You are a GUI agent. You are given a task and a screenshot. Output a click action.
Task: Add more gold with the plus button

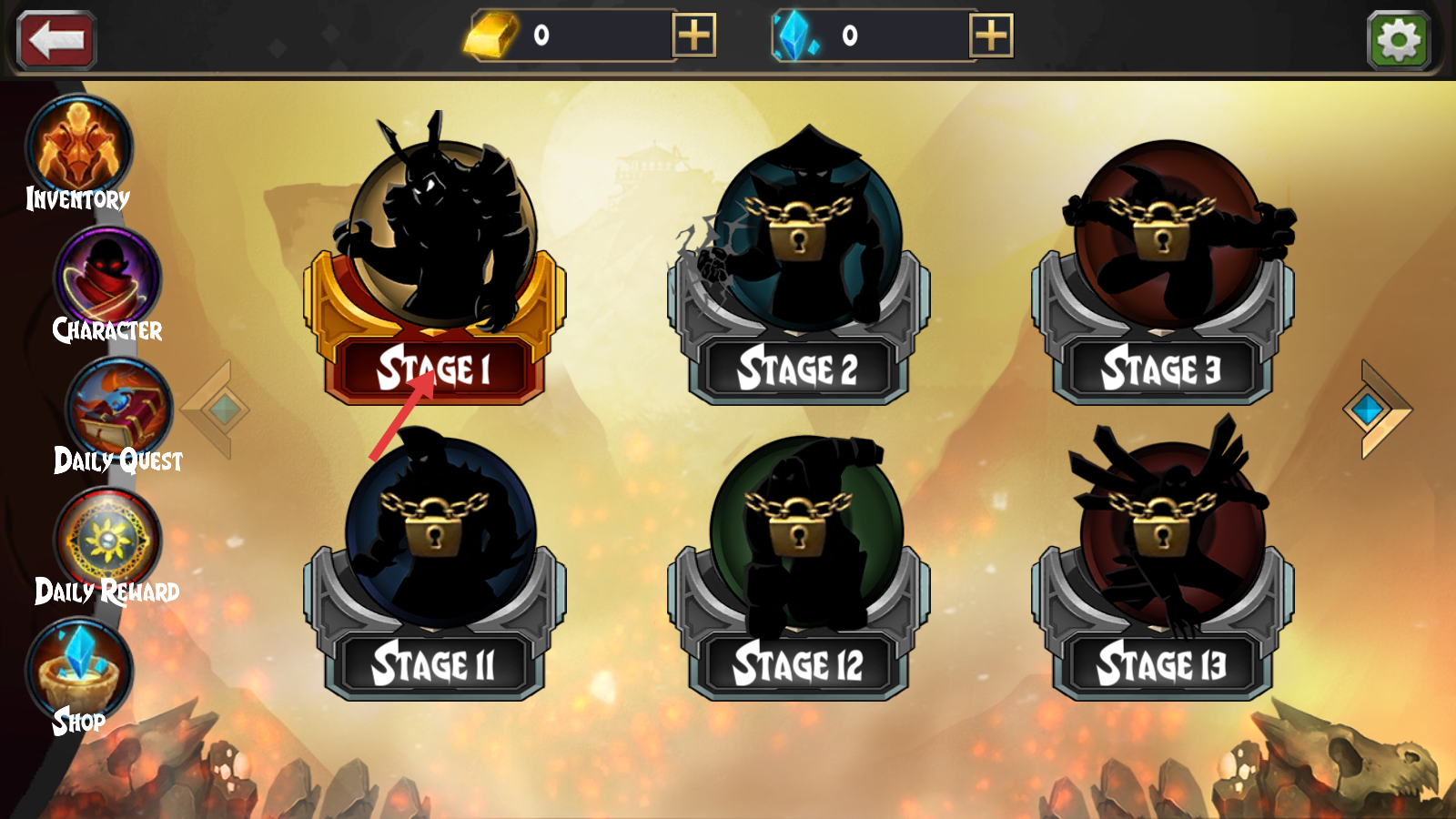tap(693, 36)
